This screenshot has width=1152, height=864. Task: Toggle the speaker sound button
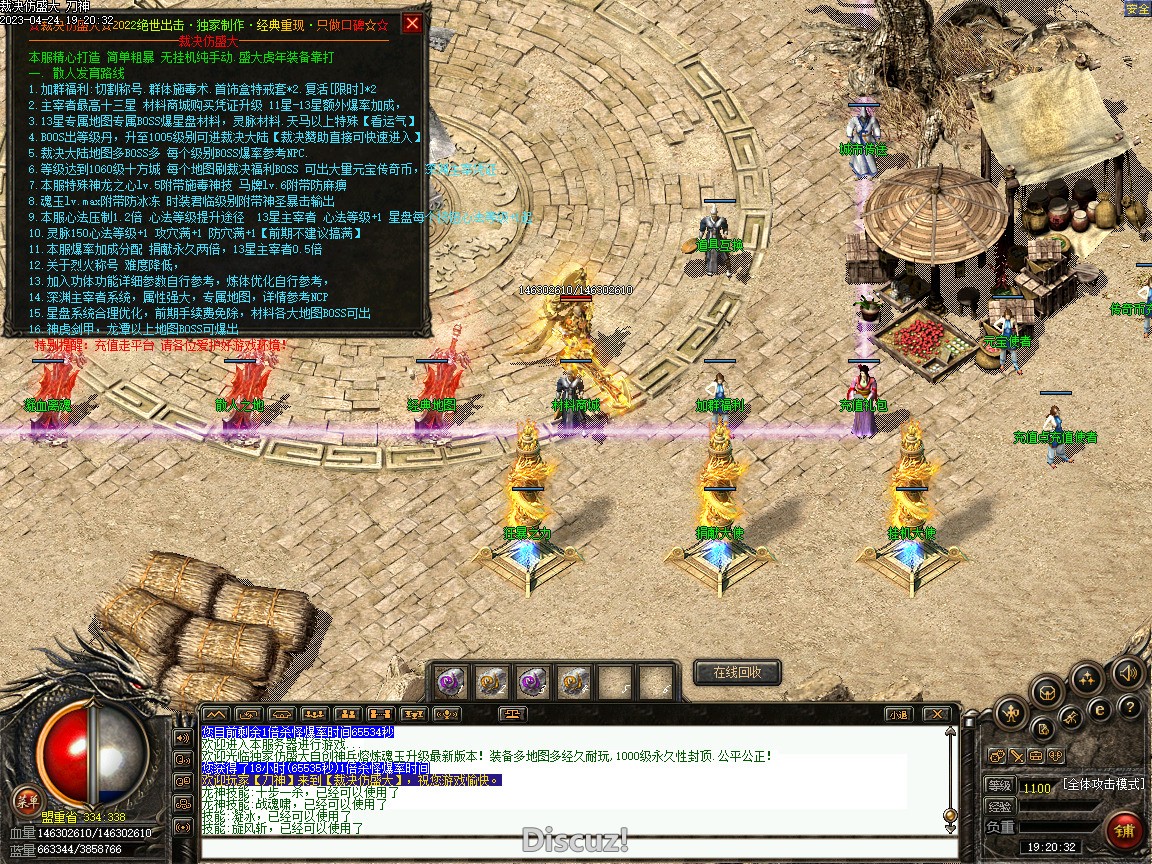(x=1129, y=672)
